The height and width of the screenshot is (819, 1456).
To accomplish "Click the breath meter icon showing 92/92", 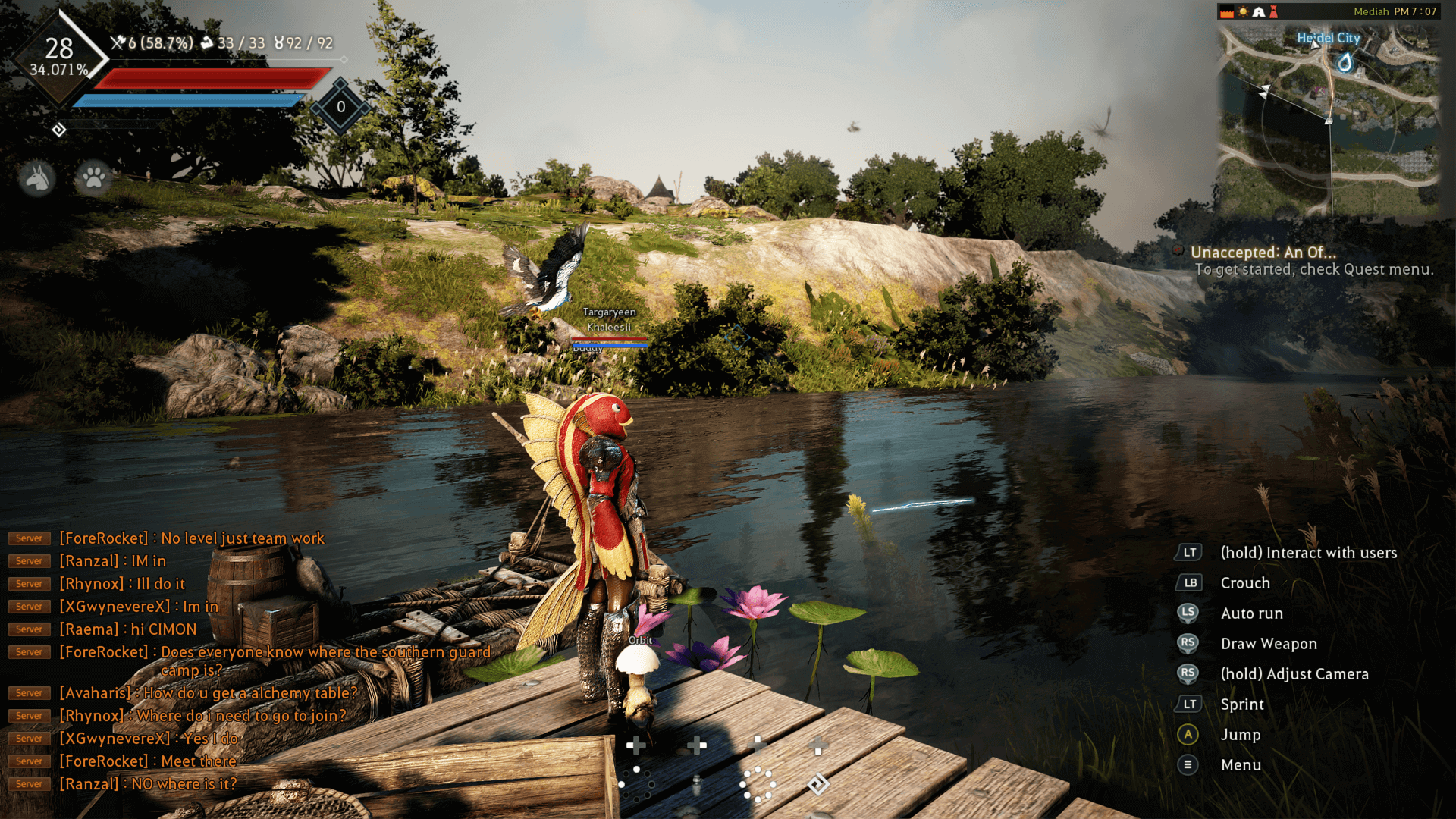I will 280,43.
